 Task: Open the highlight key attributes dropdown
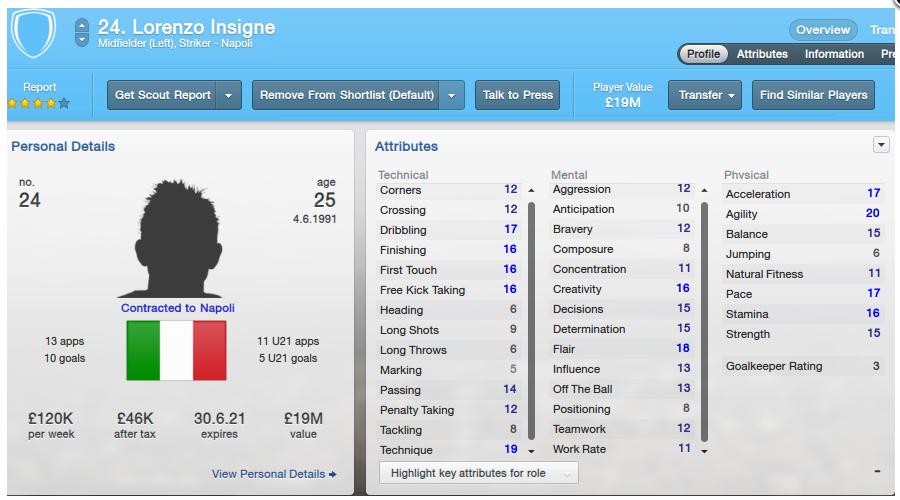click(x=479, y=473)
